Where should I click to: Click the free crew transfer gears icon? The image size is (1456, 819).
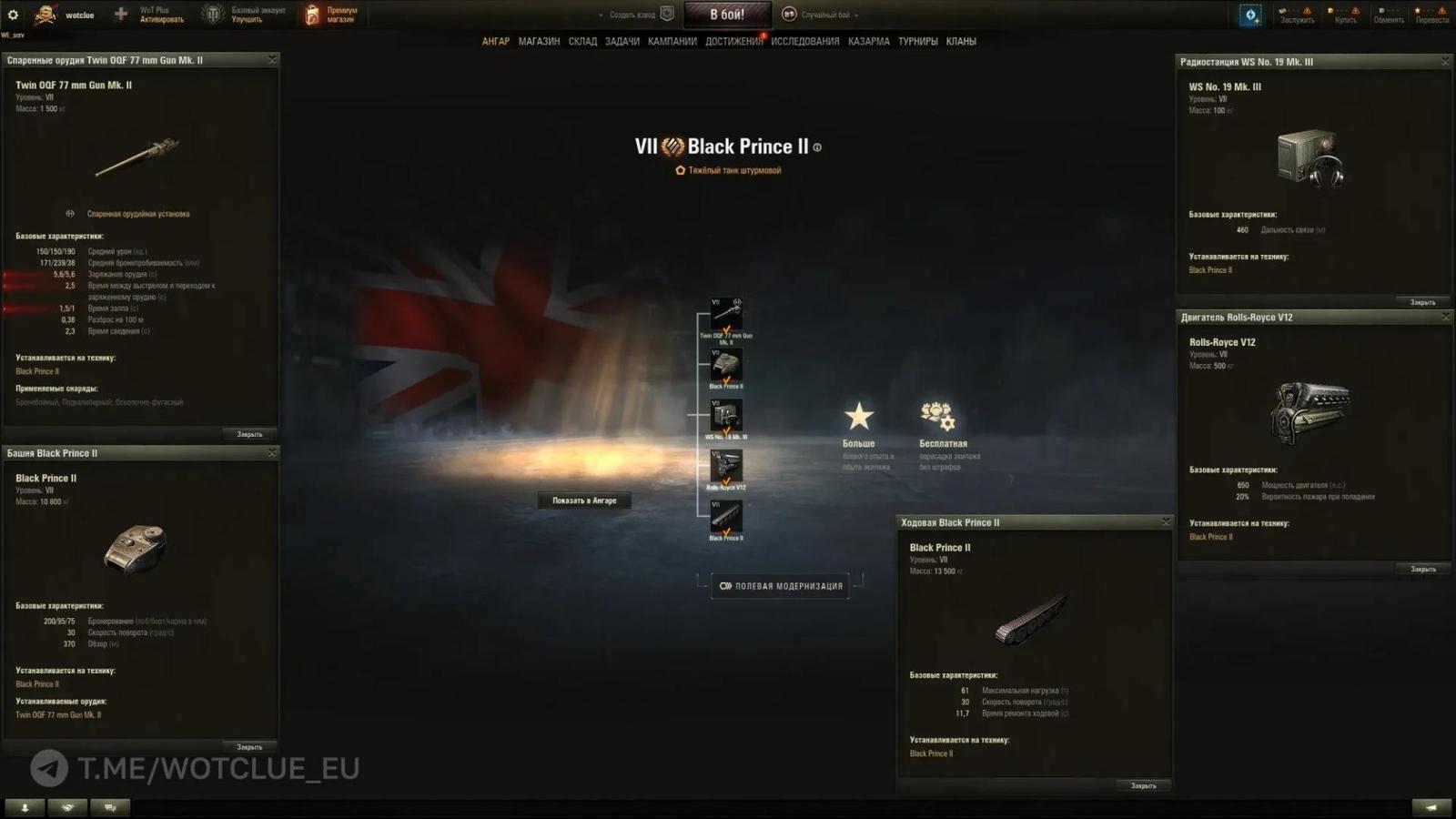(x=935, y=415)
